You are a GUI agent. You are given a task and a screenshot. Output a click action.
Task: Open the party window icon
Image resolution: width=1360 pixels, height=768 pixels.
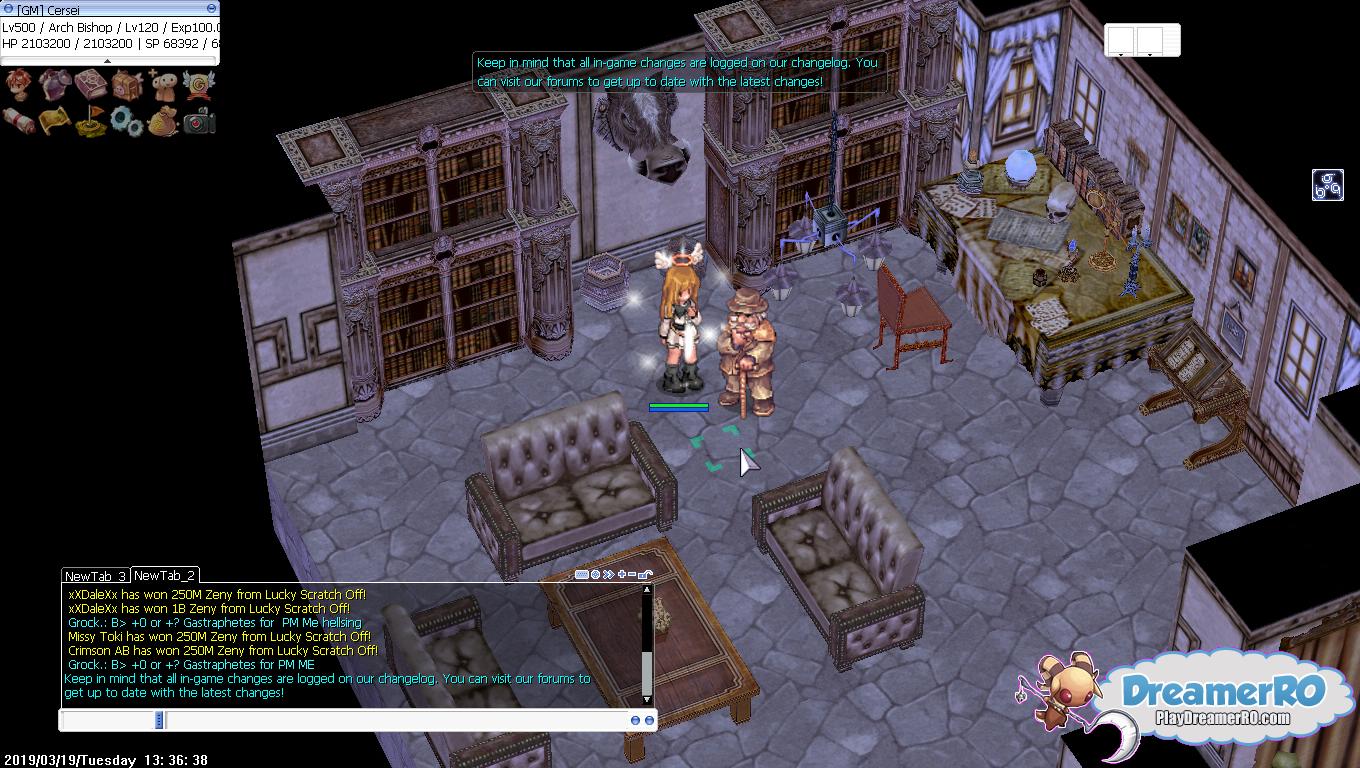tap(163, 85)
